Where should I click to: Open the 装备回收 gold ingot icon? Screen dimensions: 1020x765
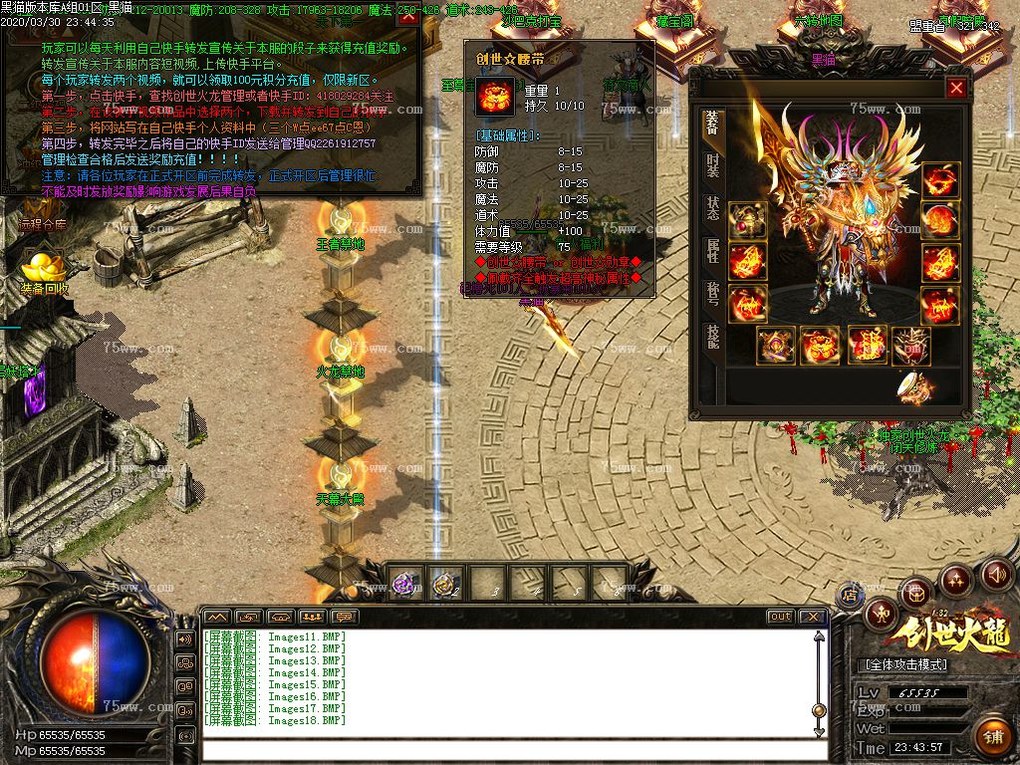[45, 268]
